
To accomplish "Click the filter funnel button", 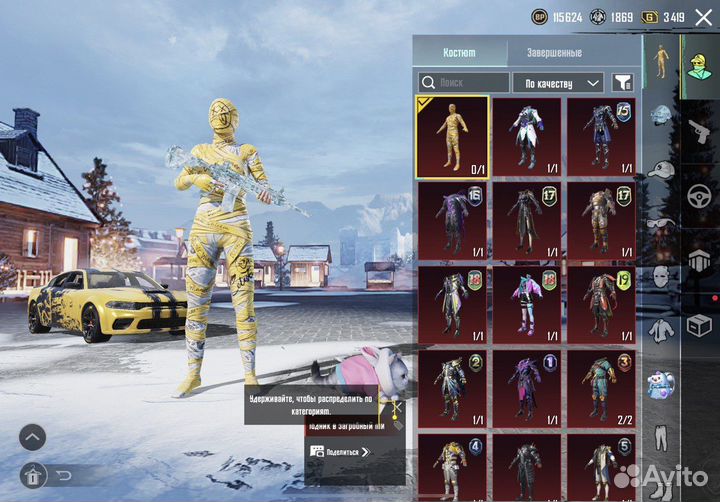I will [623, 83].
